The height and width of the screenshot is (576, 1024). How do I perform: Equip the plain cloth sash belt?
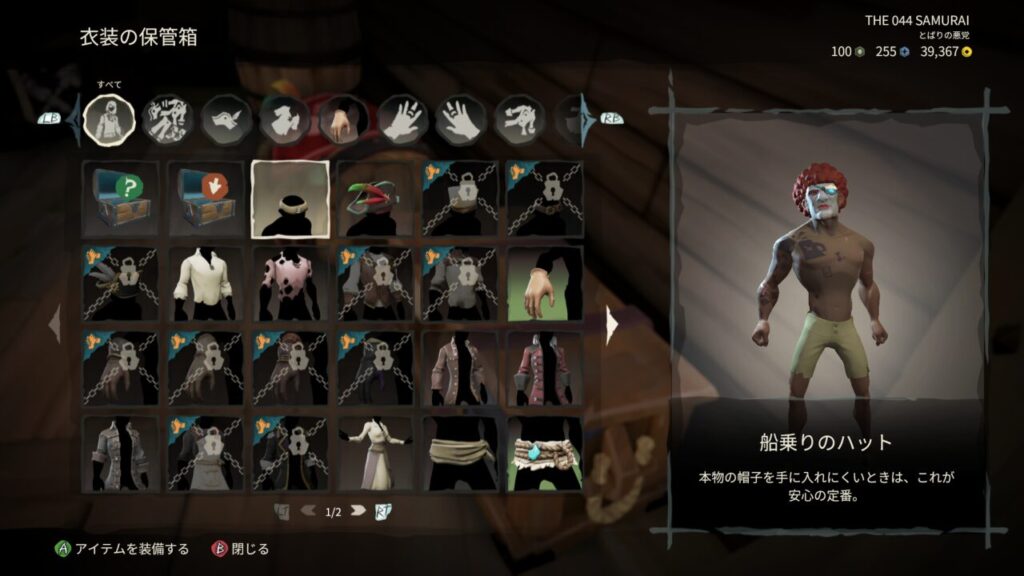[x=459, y=454]
